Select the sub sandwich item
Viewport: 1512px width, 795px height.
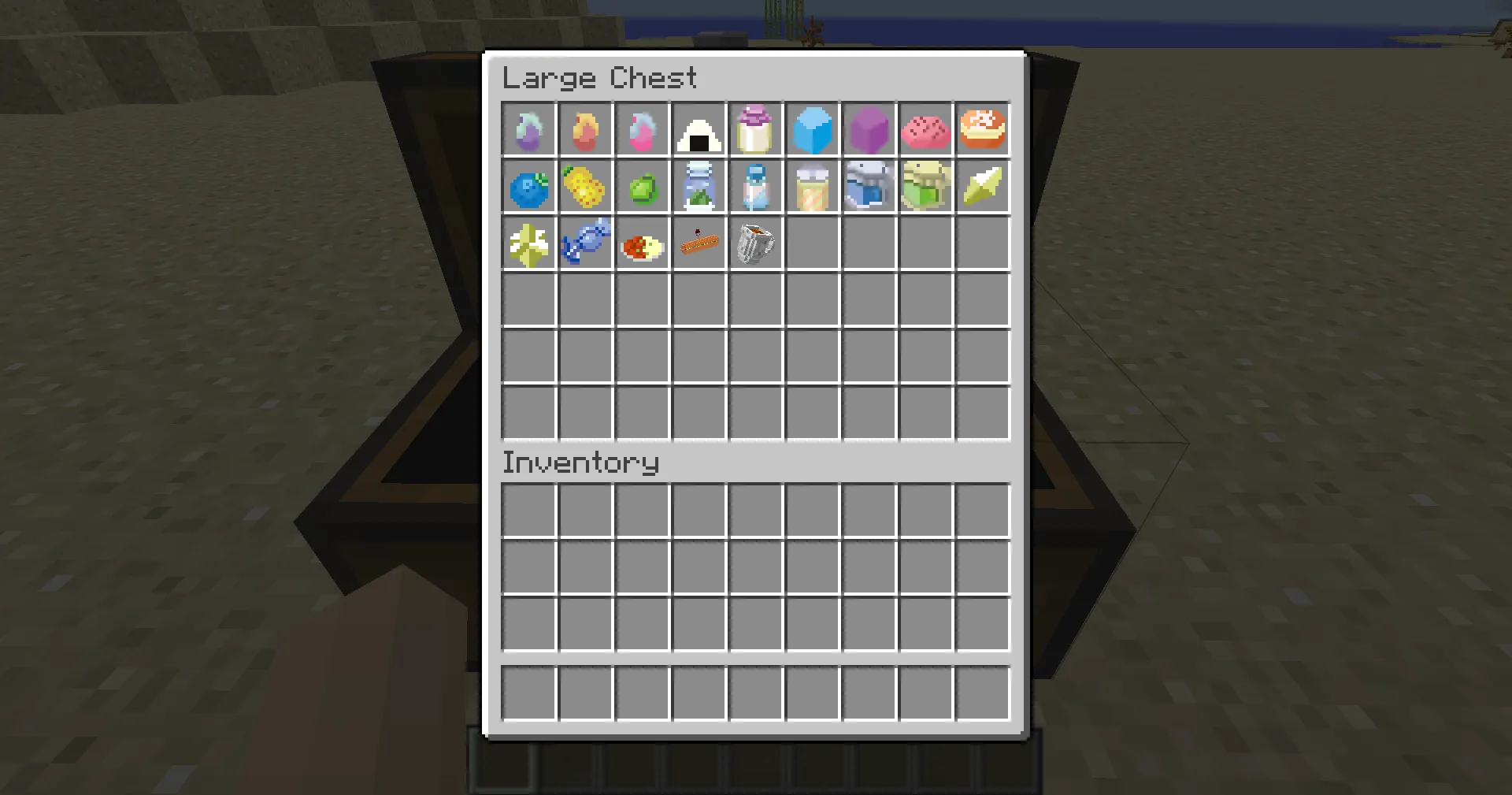[x=699, y=243]
